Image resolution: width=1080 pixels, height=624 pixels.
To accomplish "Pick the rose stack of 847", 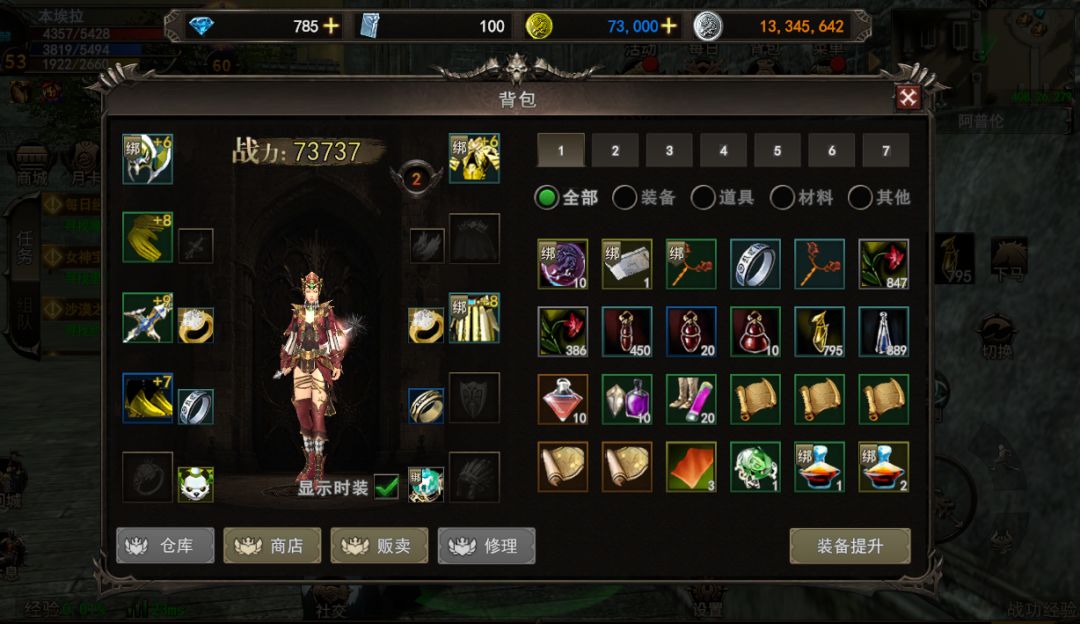I will (x=884, y=264).
